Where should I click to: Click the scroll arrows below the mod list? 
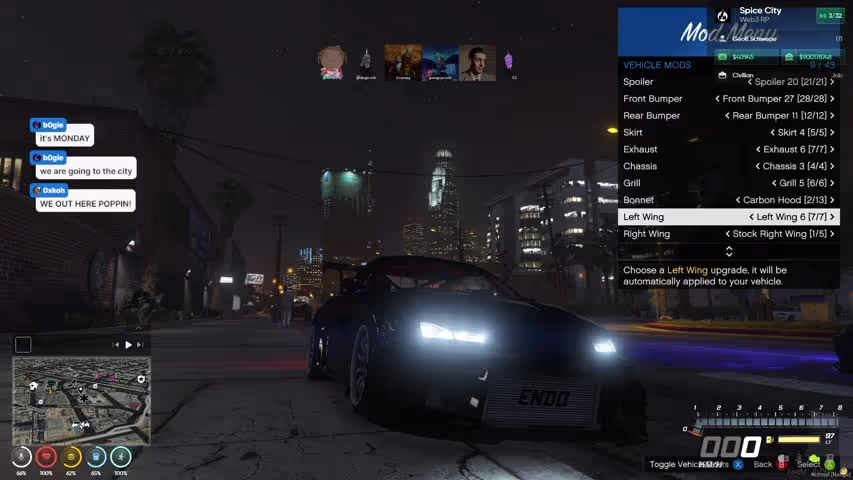click(x=728, y=251)
